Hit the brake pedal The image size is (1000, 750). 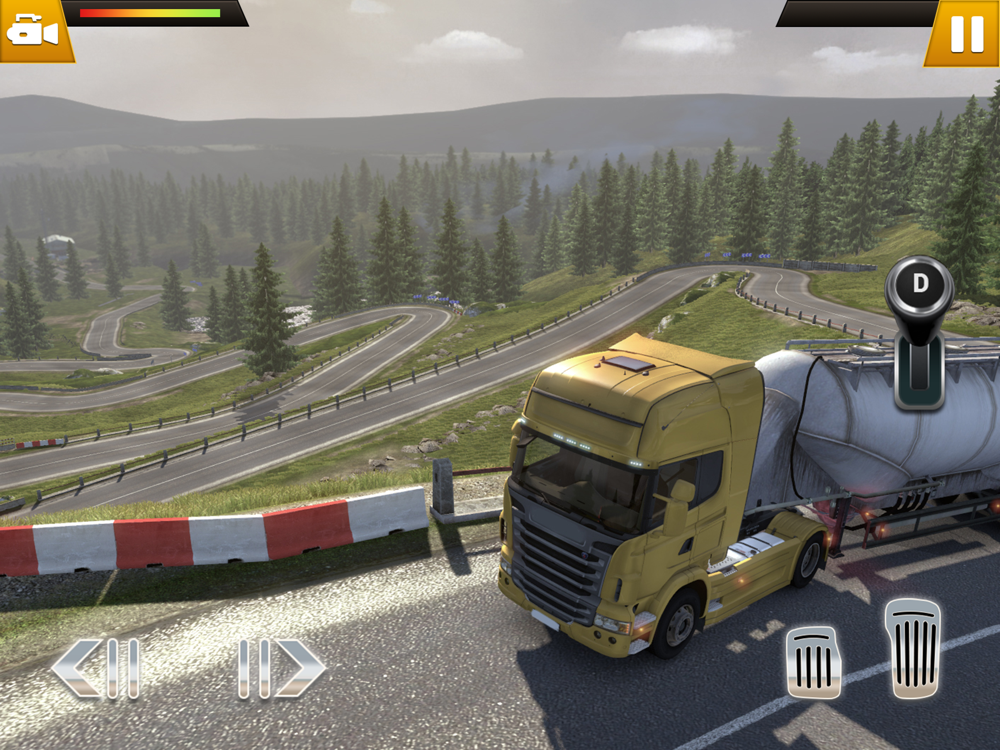click(813, 661)
